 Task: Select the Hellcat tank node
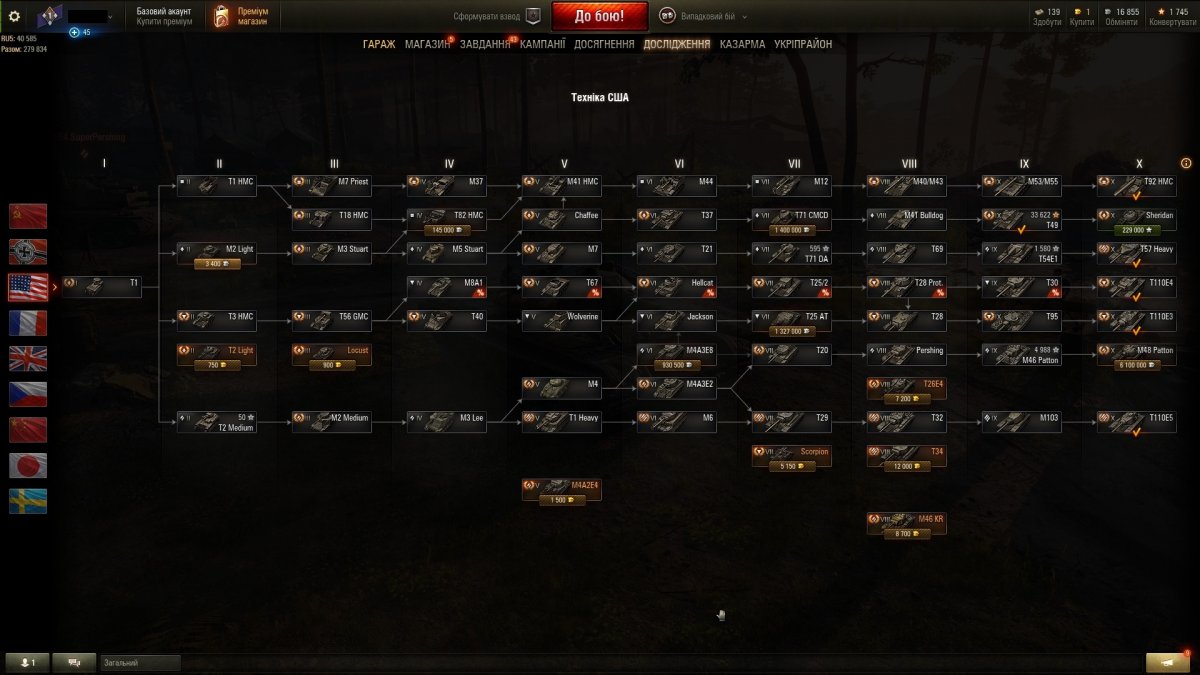676,286
